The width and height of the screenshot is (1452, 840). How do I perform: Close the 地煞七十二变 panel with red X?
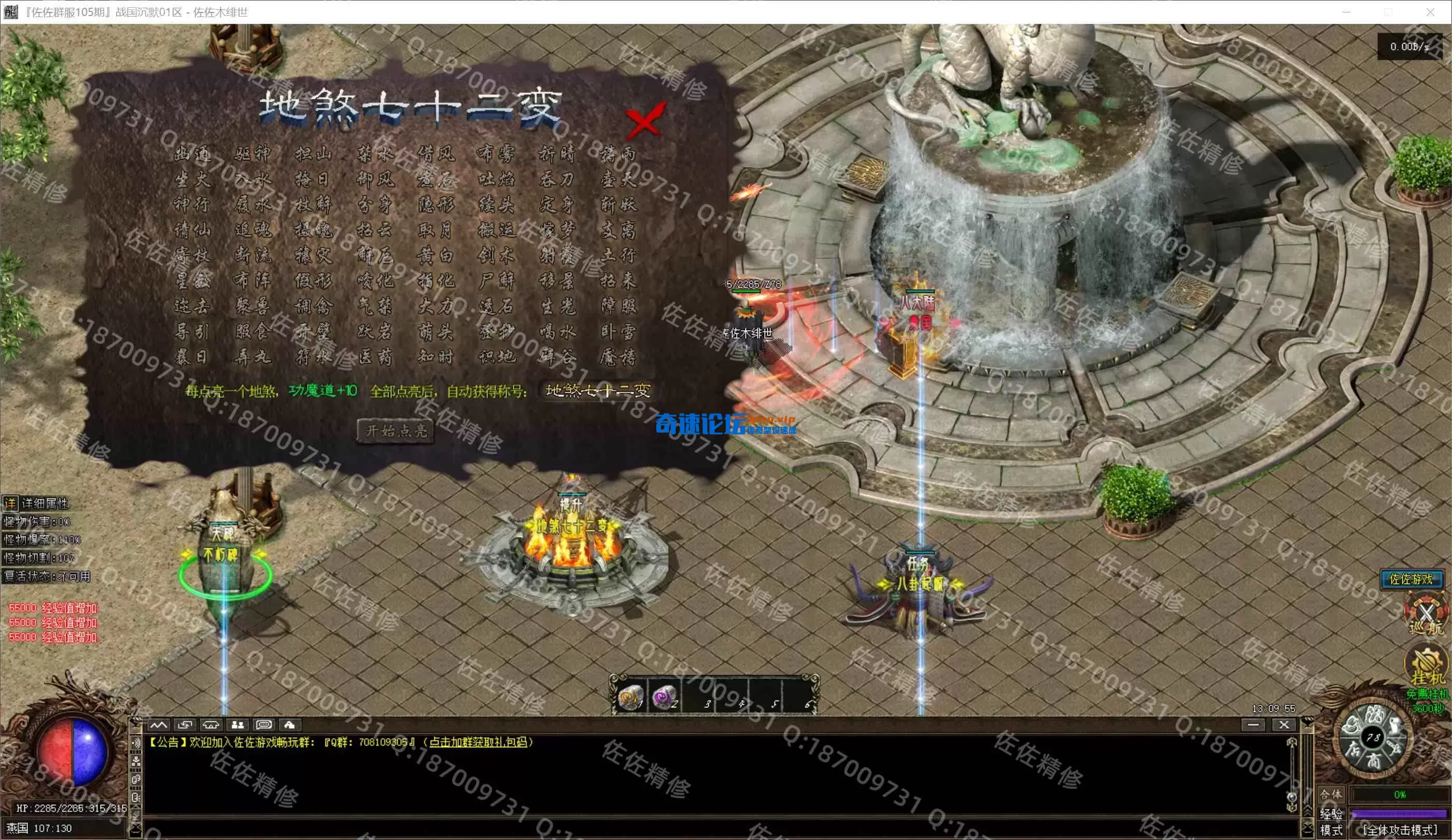(645, 120)
